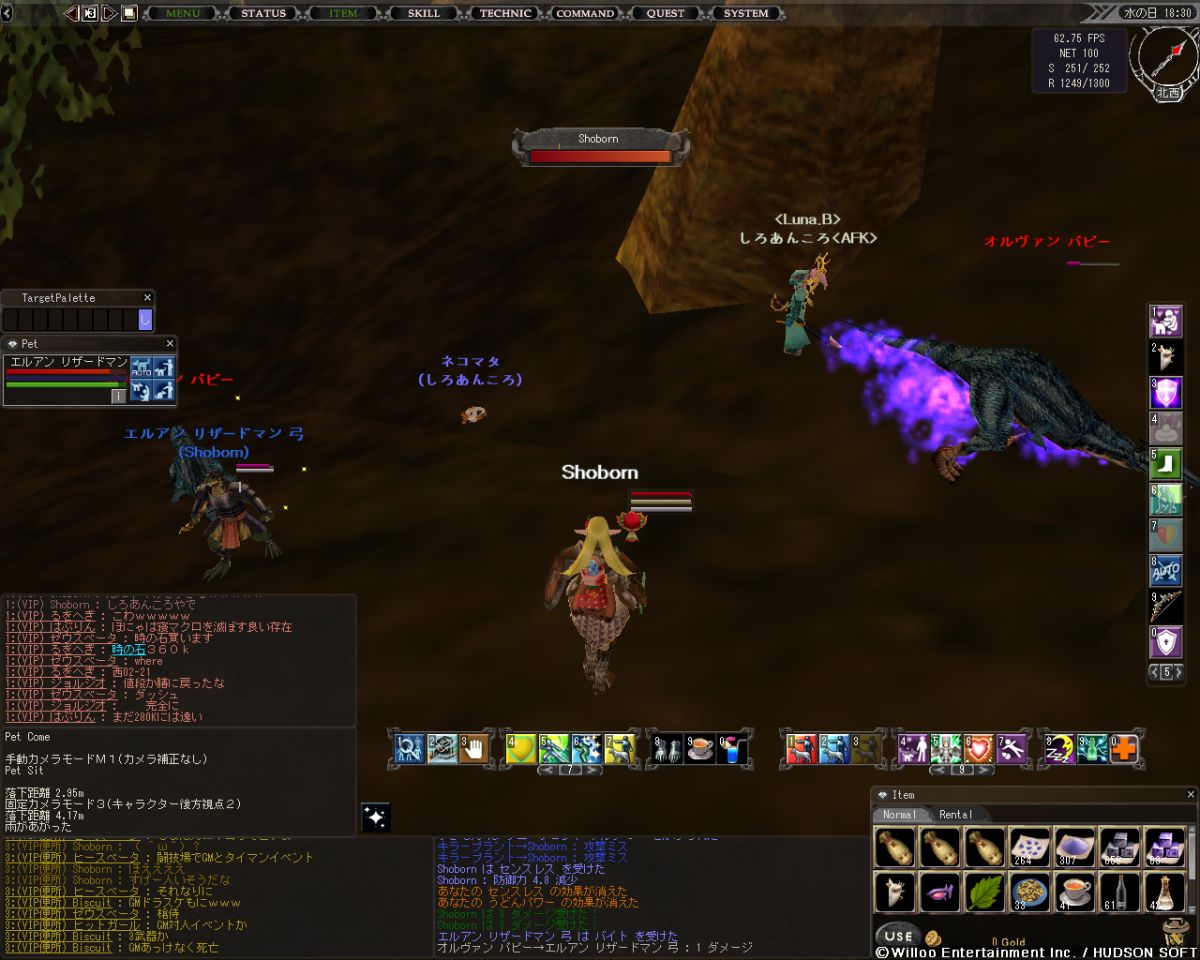Screen dimensions: 1200x960
Task: Open the COMMAND menu
Action: 585,13
